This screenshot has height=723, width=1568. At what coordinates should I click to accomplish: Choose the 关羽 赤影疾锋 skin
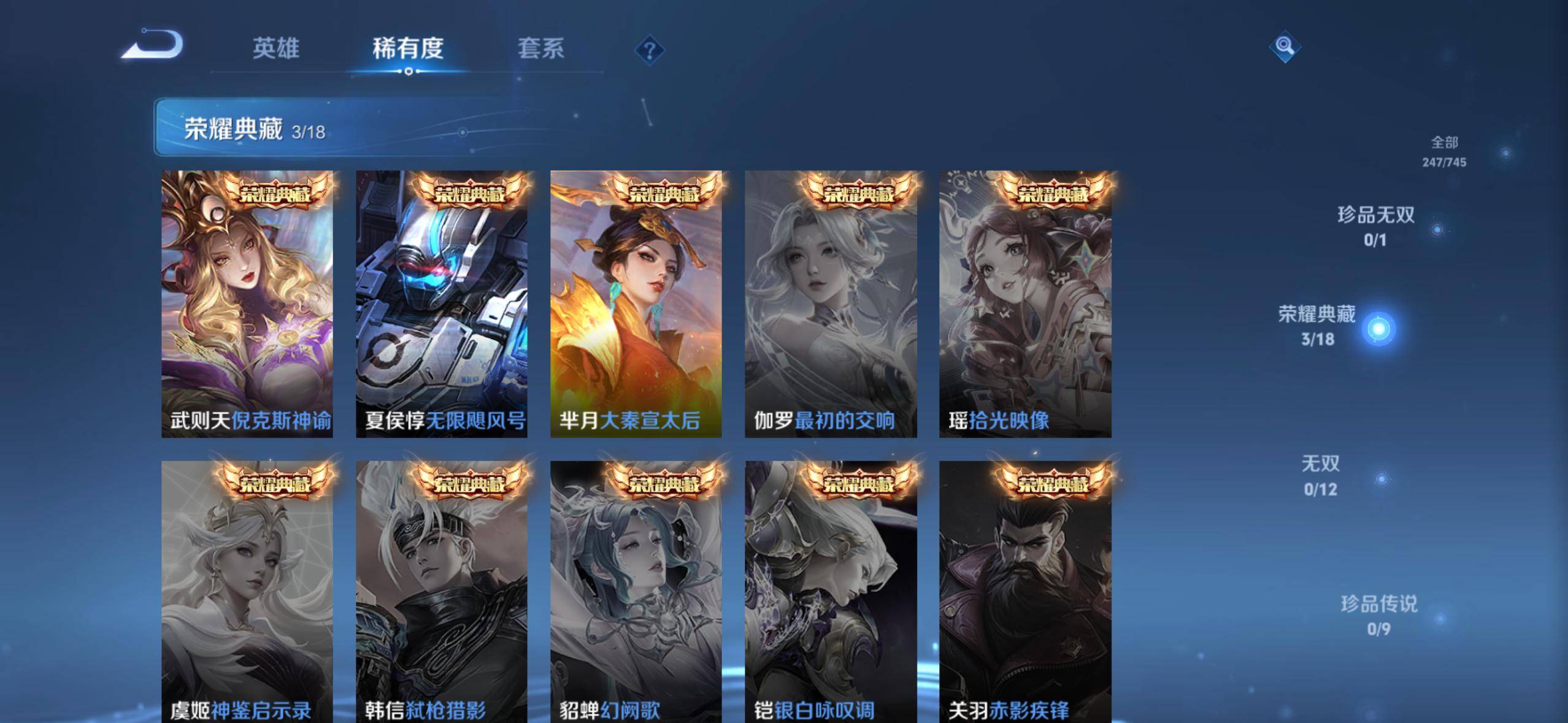1025,592
